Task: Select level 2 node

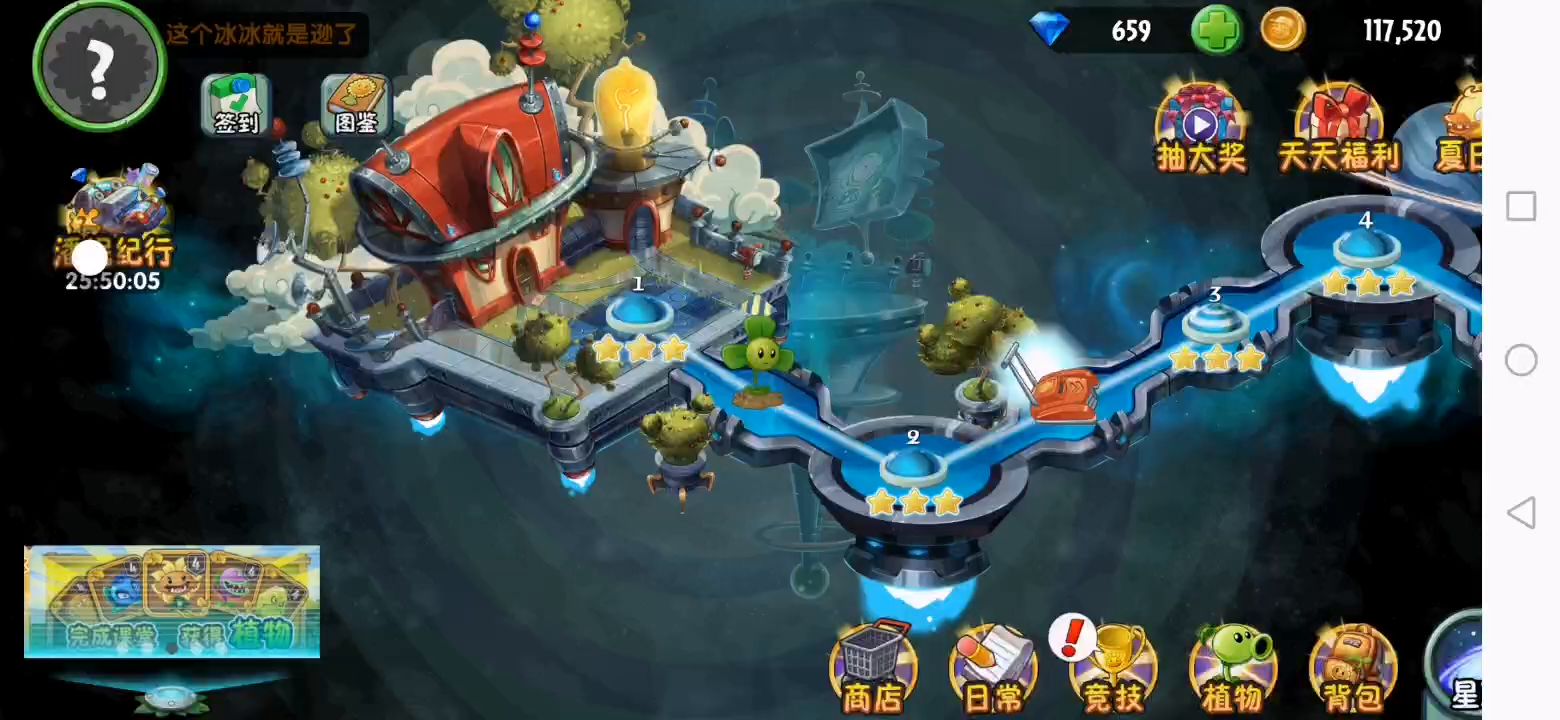Action: (913, 467)
